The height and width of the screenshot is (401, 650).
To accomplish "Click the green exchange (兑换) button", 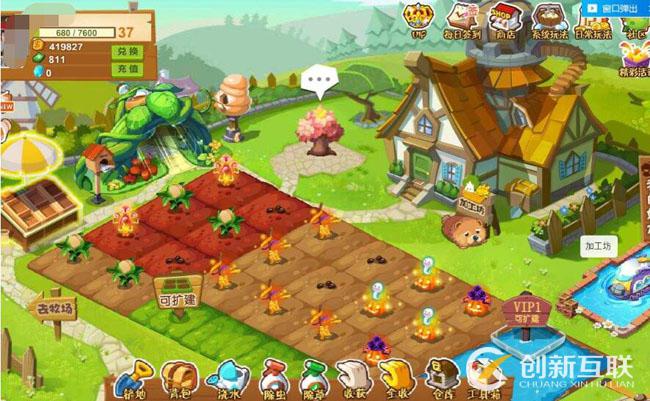I will [x=127, y=50].
